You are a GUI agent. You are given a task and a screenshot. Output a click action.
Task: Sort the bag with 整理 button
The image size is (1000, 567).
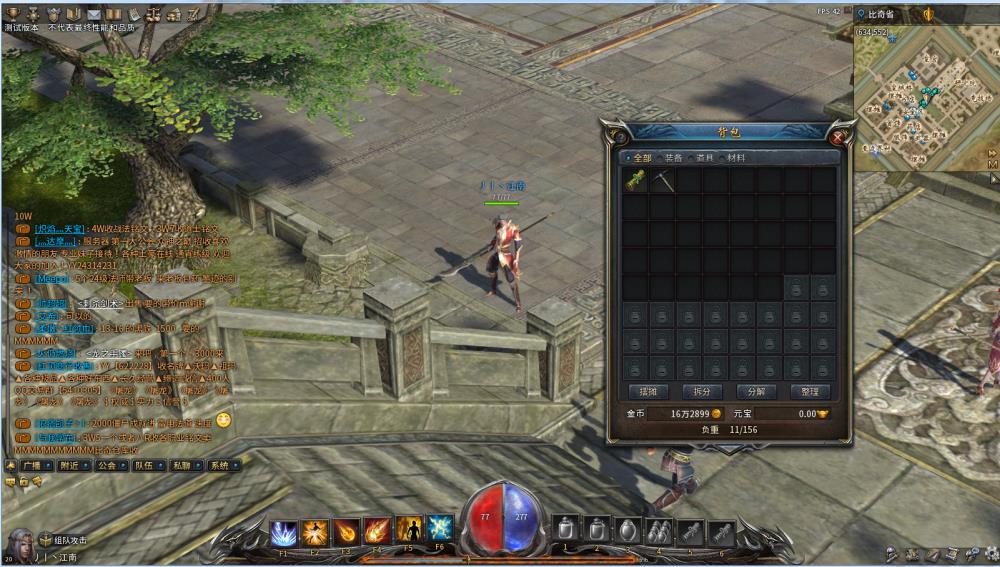(809, 391)
